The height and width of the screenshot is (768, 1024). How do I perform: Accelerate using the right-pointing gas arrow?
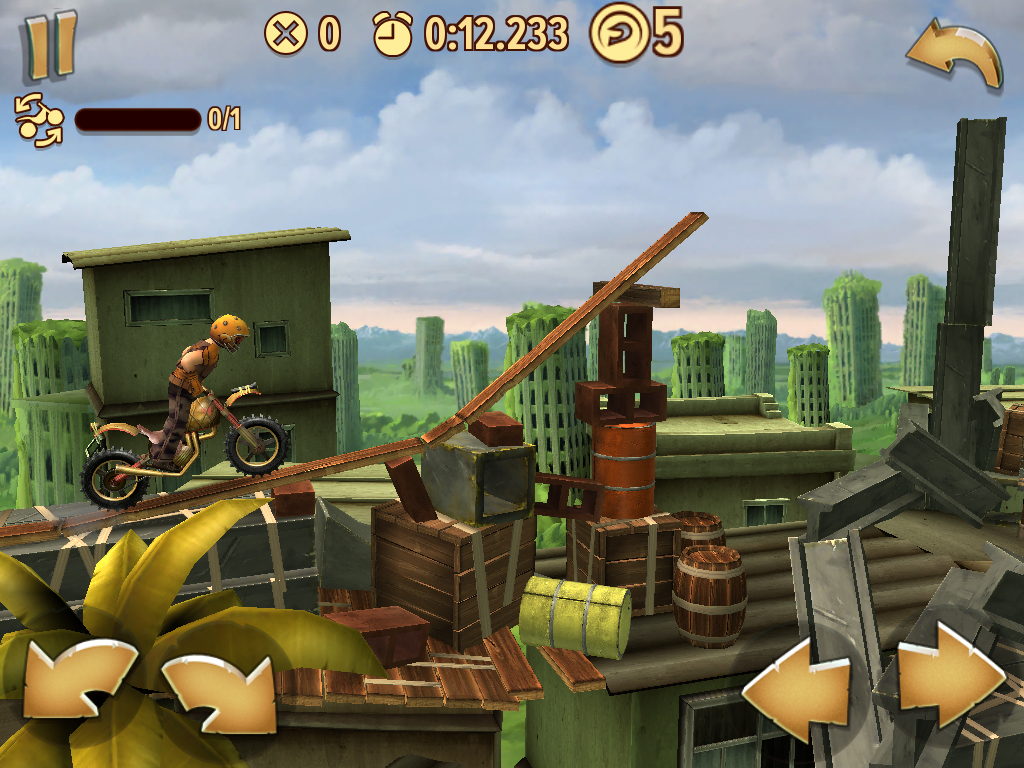coord(950,681)
